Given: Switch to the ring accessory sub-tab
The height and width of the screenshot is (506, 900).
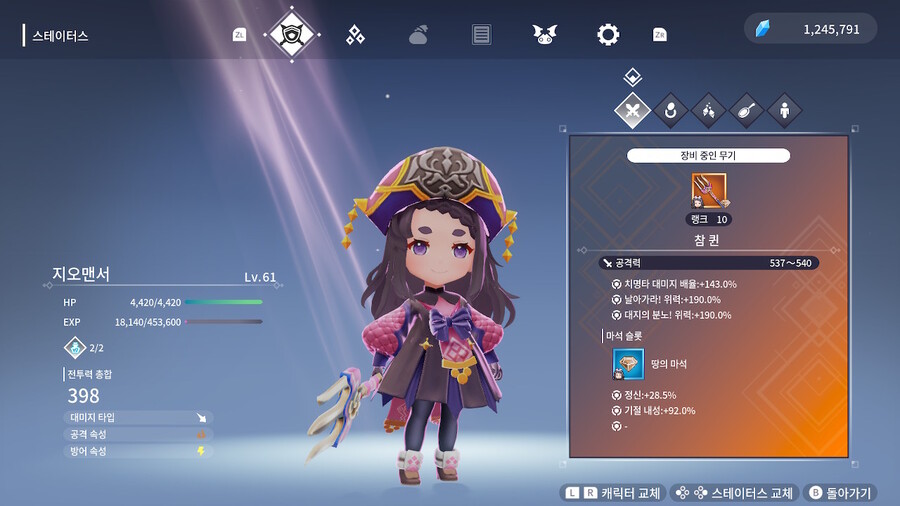Looking at the screenshot, I should point(670,110).
